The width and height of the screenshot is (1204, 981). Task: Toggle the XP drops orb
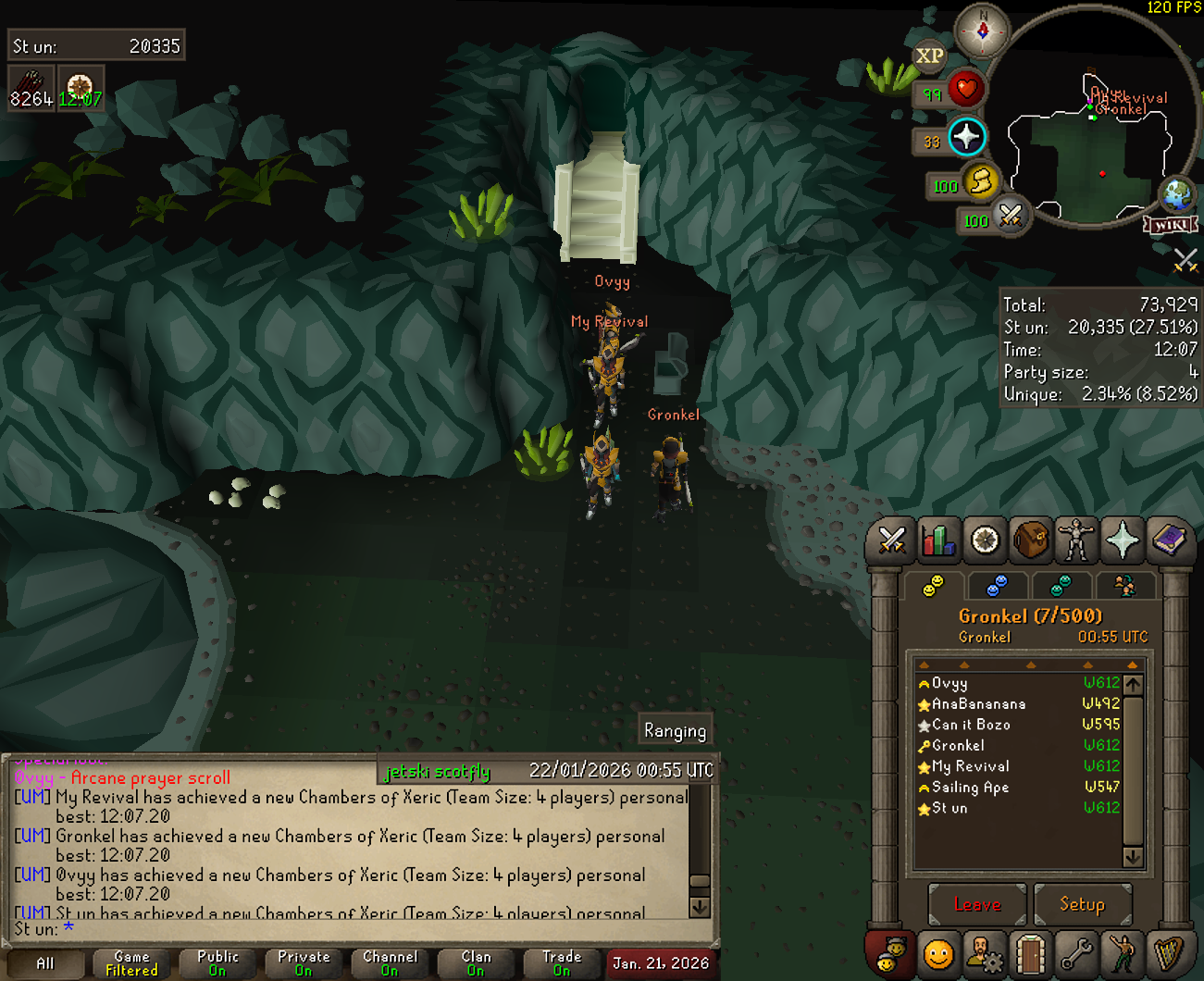(x=929, y=56)
